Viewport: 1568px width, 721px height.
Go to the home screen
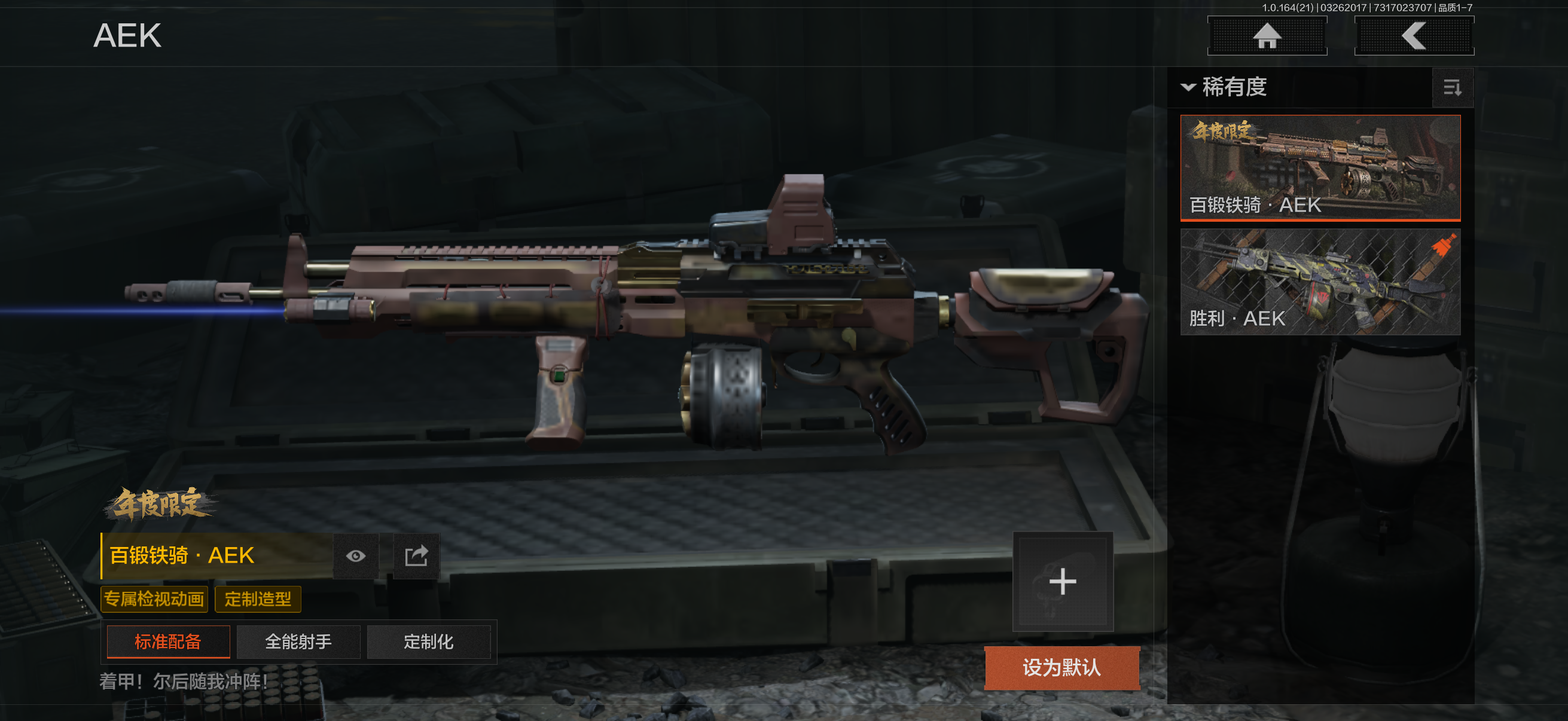pos(1267,36)
